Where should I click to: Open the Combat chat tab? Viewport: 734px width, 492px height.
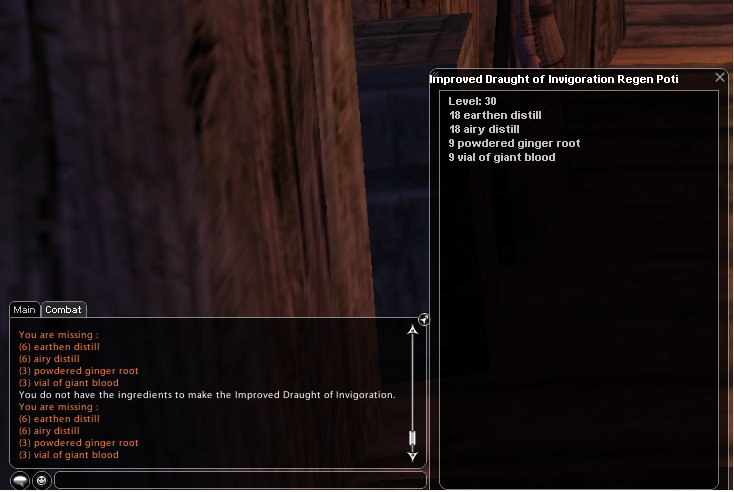coord(64,310)
